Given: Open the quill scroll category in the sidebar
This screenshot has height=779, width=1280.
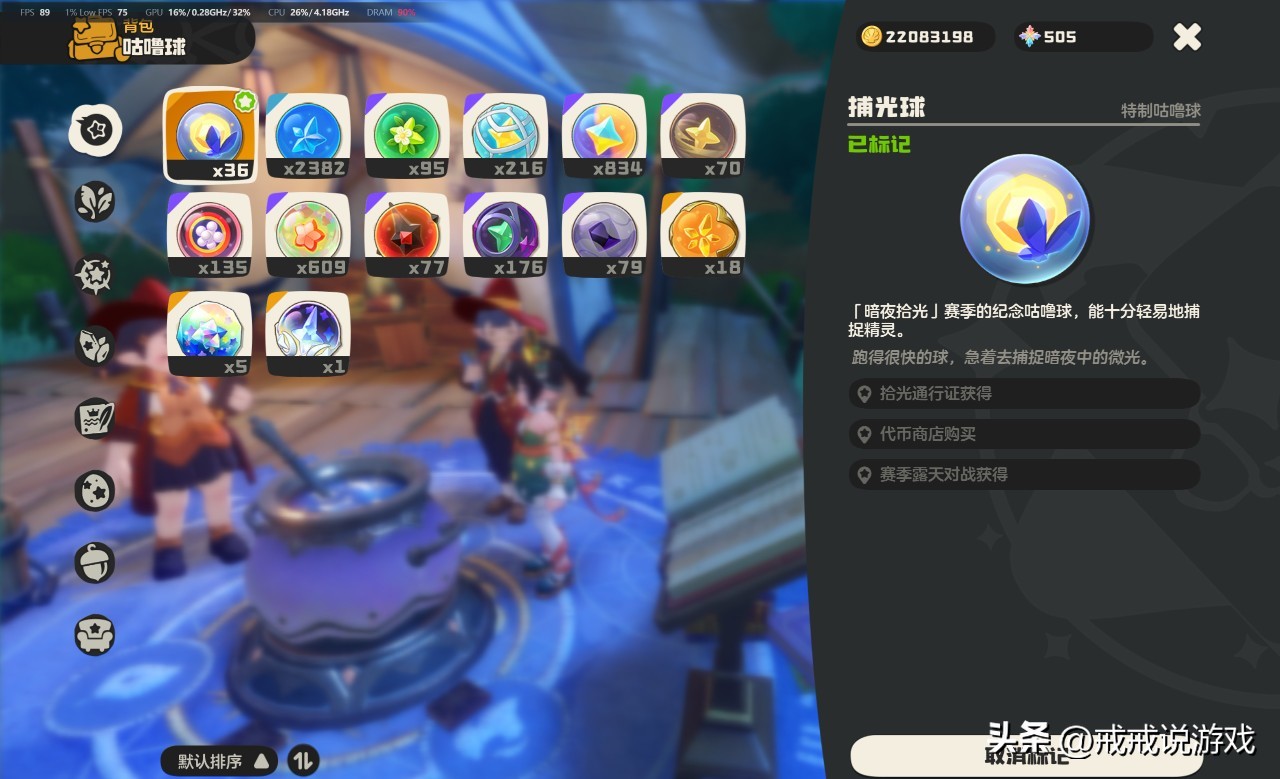Looking at the screenshot, I should (x=95, y=418).
